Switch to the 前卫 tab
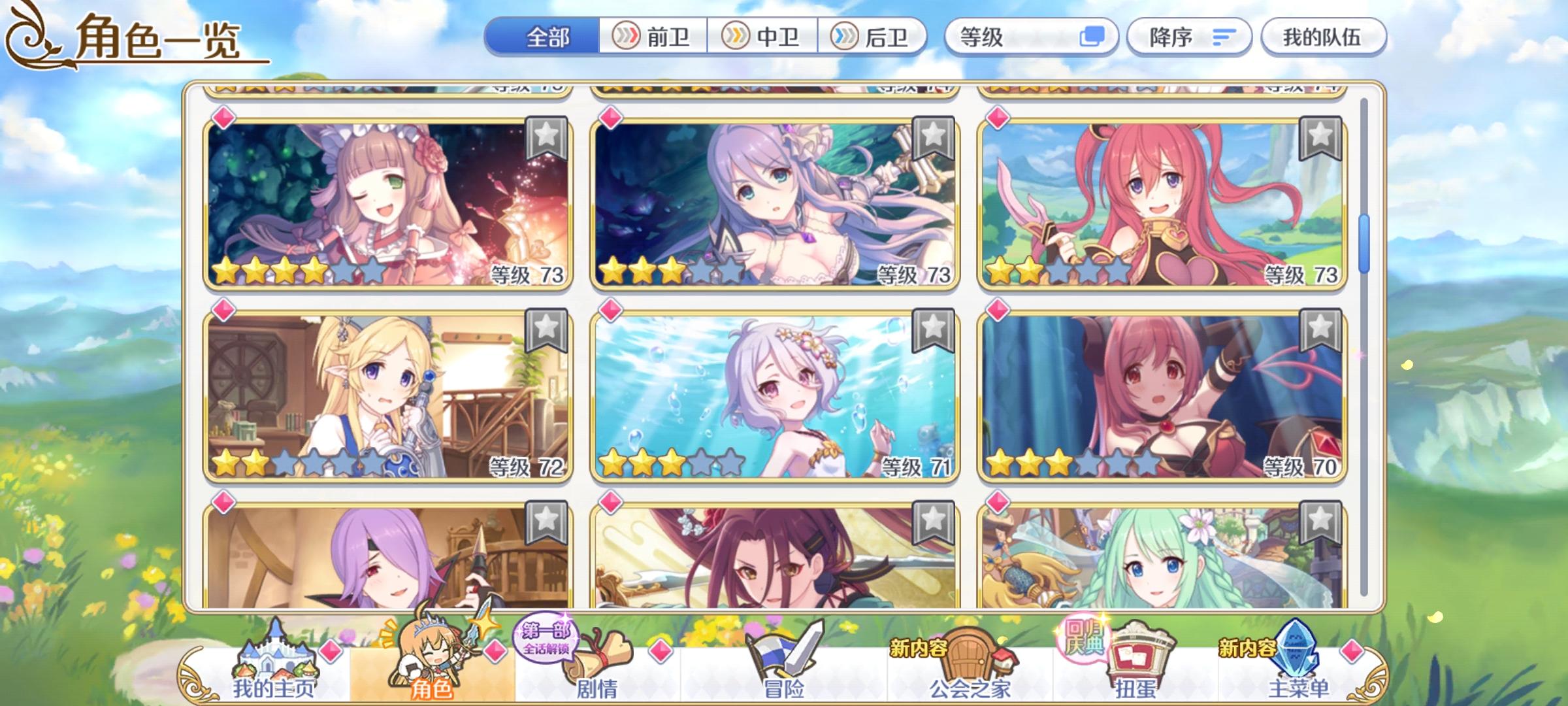 pos(650,37)
